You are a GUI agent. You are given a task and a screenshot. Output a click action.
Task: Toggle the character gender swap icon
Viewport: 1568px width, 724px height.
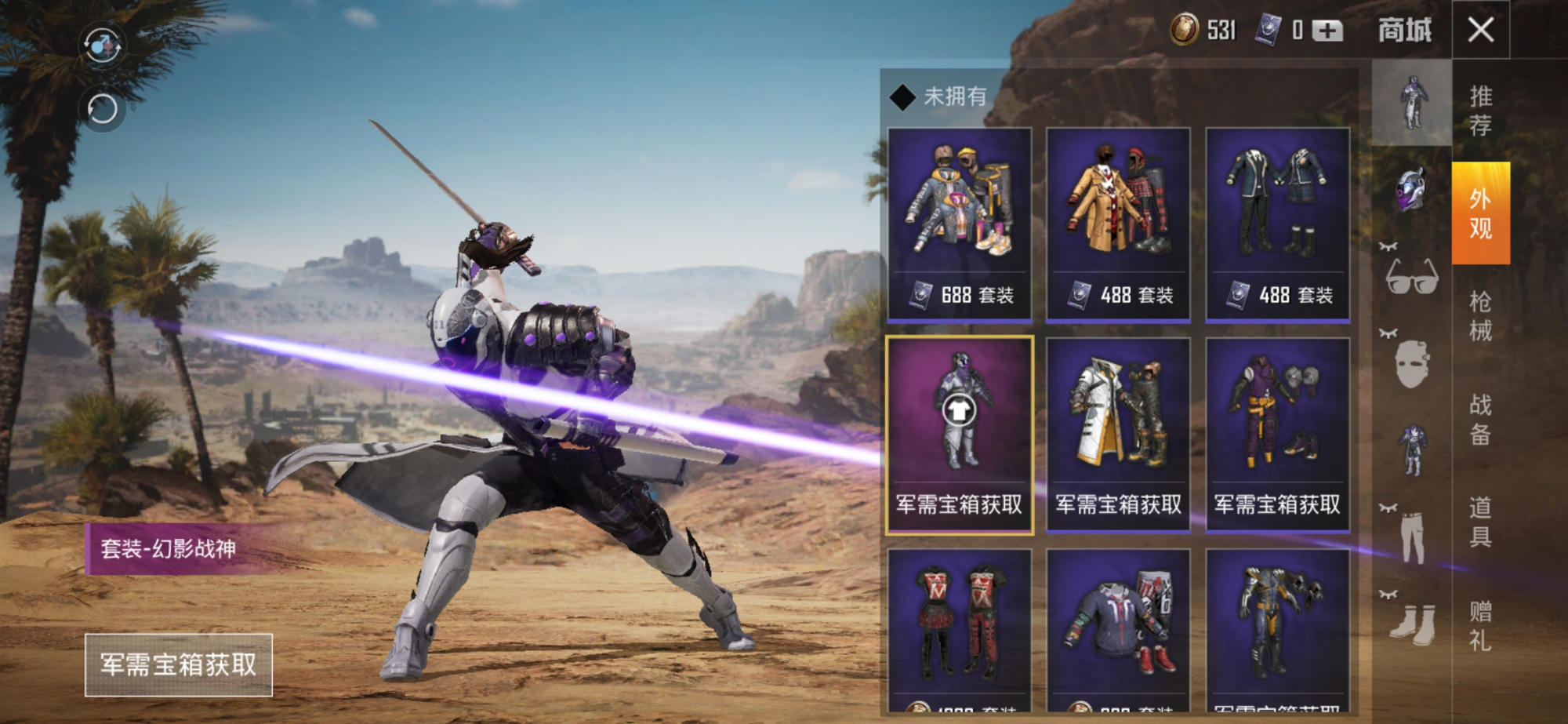coord(102,45)
